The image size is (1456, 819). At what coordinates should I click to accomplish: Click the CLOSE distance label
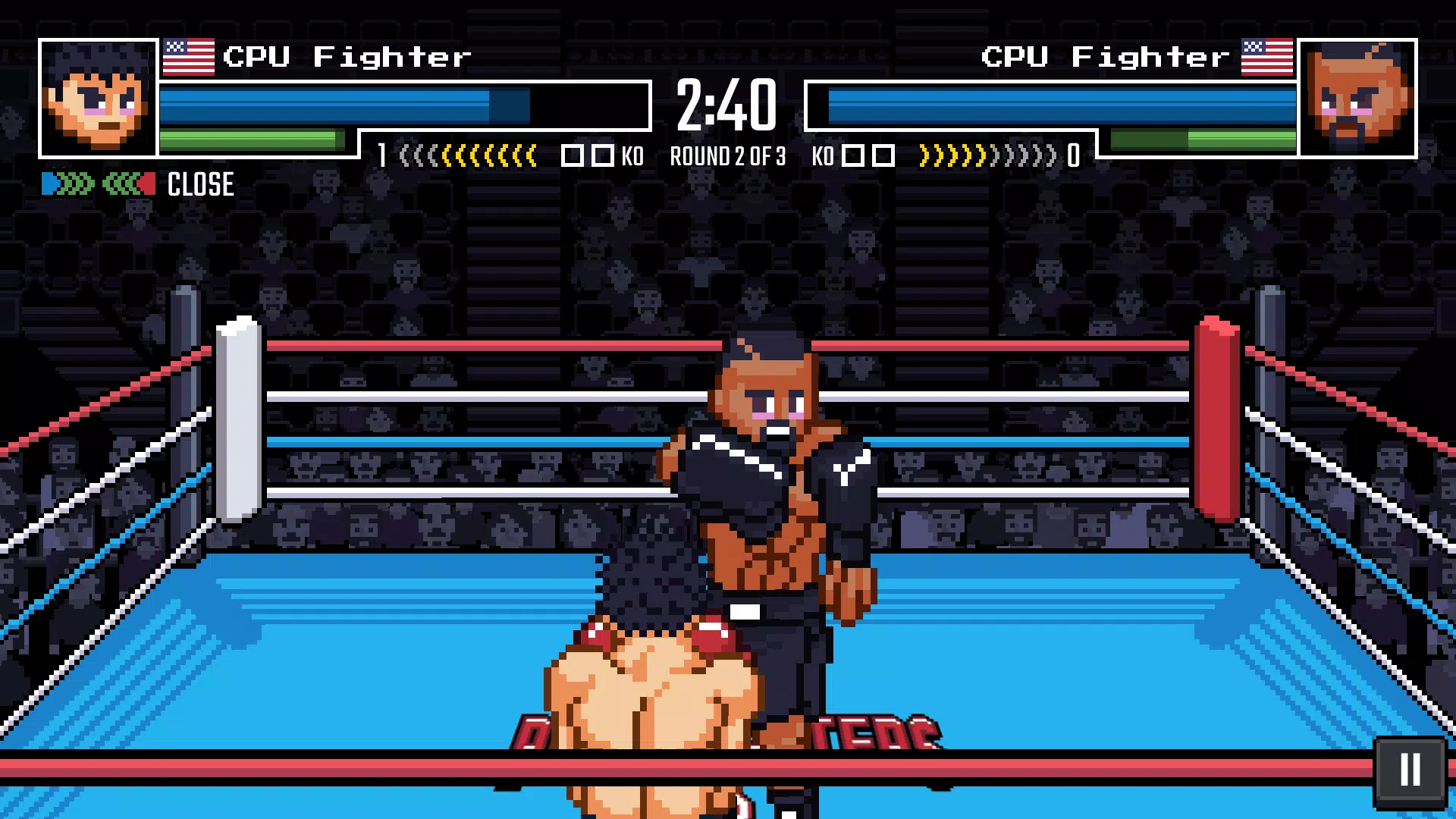pyautogui.click(x=199, y=184)
